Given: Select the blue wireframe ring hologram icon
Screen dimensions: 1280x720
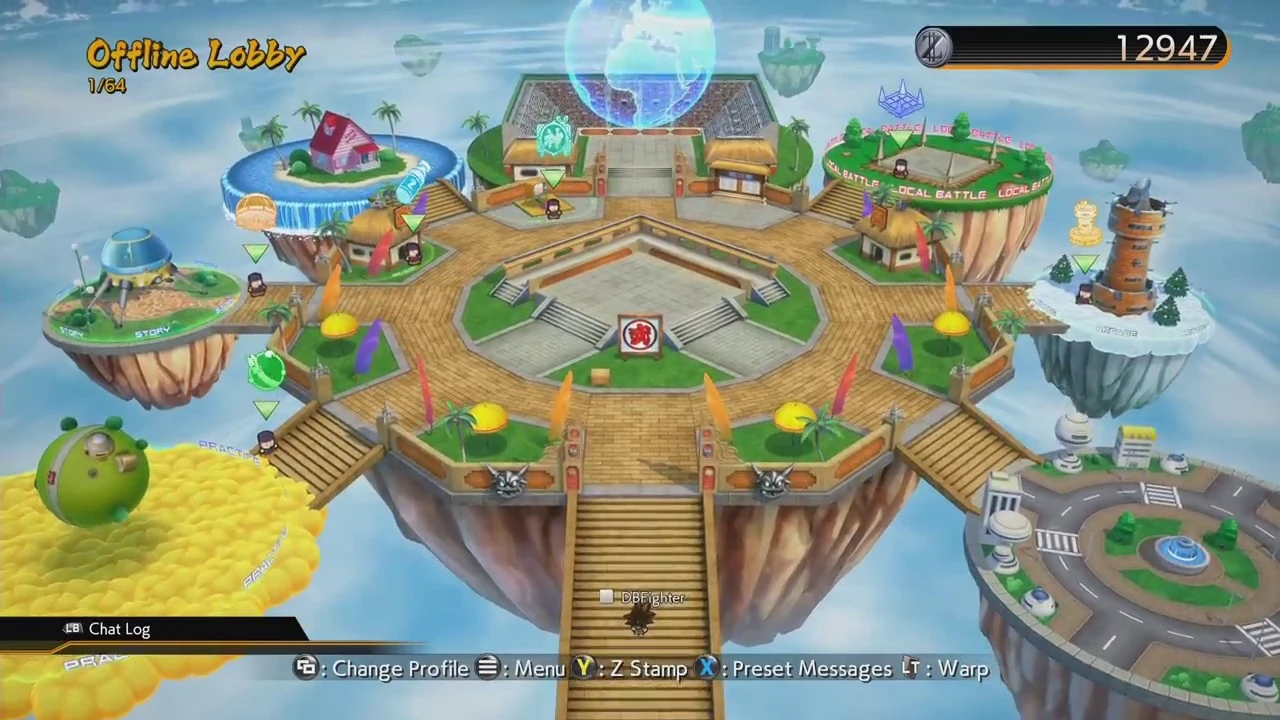Looking at the screenshot, I should click(x=900, y=98).
